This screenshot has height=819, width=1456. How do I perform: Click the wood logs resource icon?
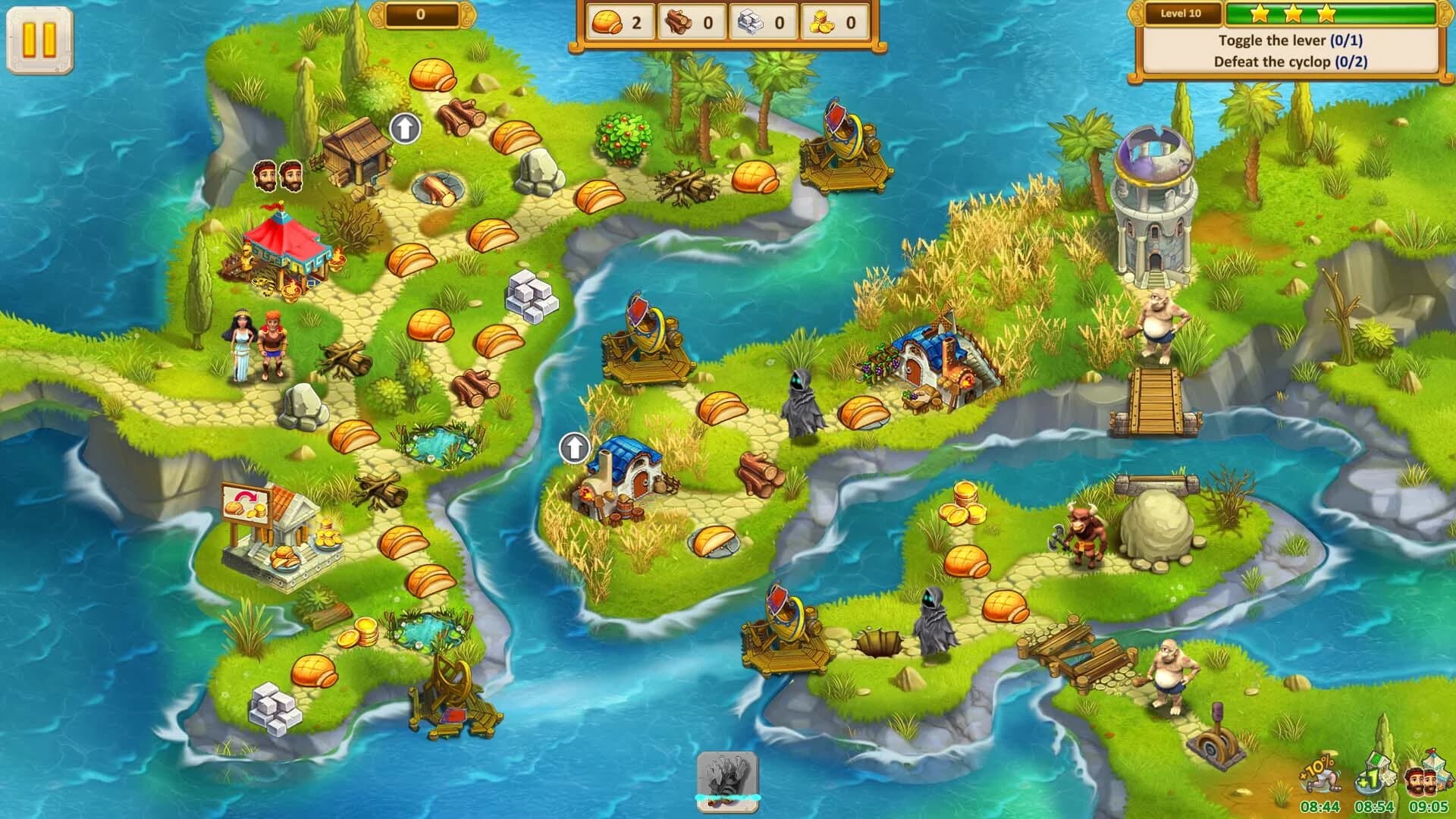coord(679,21)
